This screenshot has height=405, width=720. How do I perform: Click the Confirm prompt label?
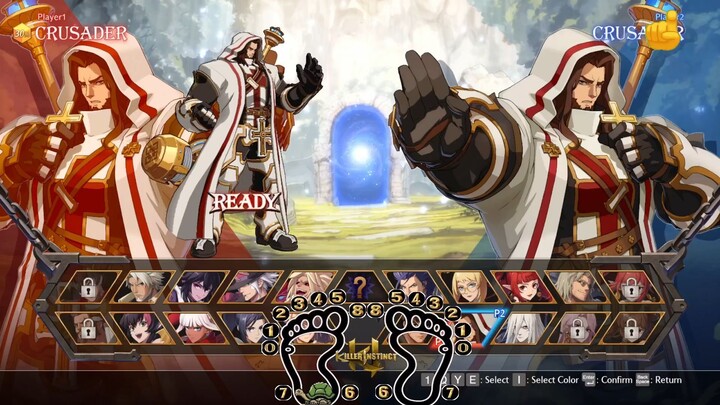pyautogui.click(x=616, y=380)
